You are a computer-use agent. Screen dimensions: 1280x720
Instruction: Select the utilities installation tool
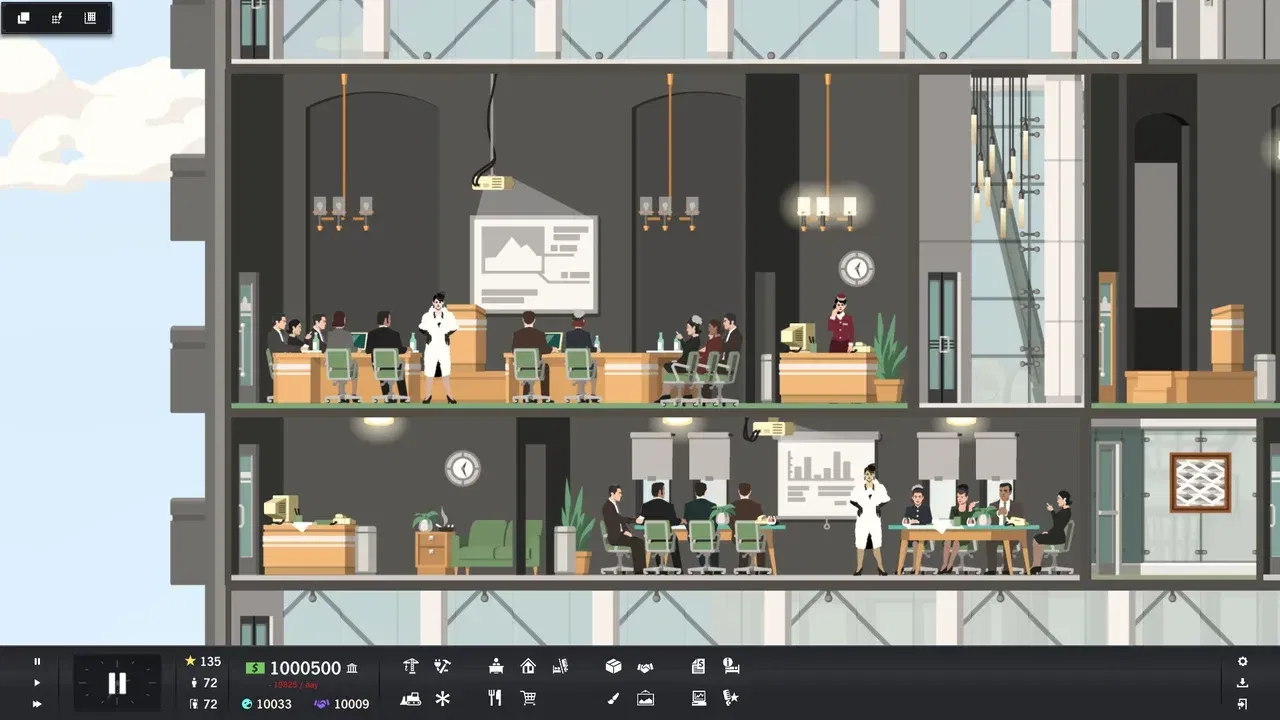click(442, 665)
